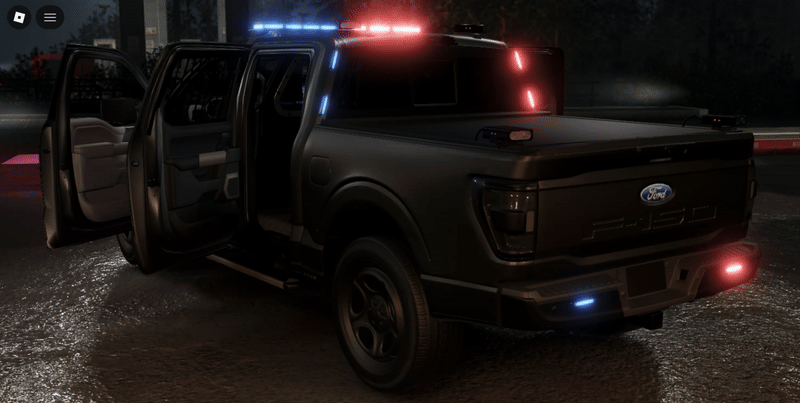Open the hamburger chat menu button
This screenshot has height=403, width=800.
coord(50,17)
